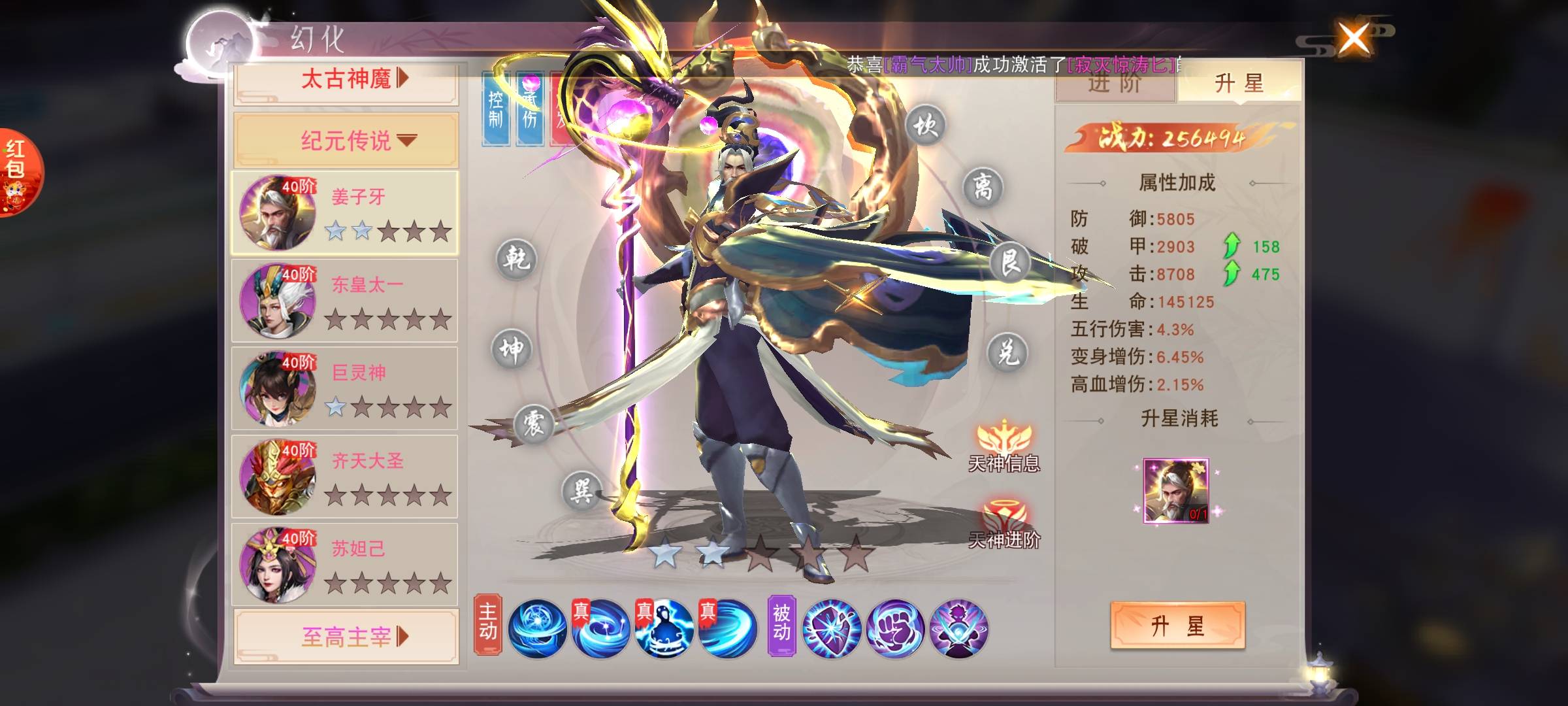The width and height of the screenshot is (1568, 706).
Task: View the first active whirlwind skill icon
Action: point(537,628)
